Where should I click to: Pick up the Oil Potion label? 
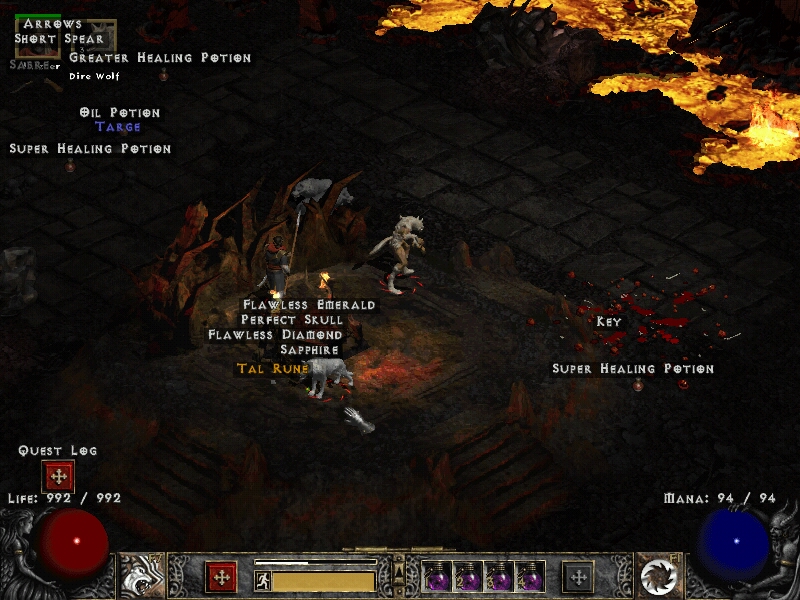pos(120,113)
